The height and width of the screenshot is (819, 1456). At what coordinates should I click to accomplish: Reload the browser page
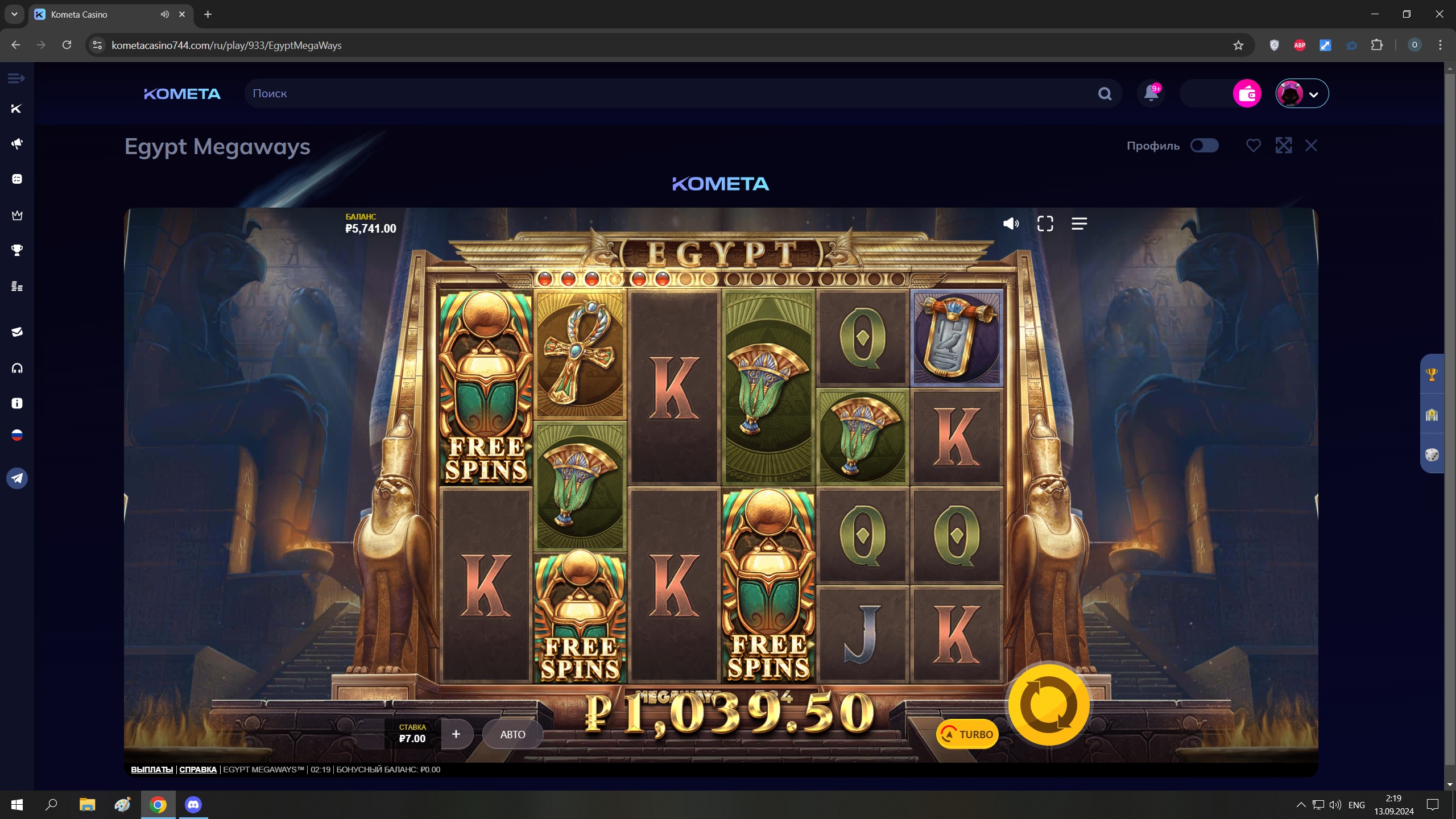pyautogui.click(x=67, y=45)
